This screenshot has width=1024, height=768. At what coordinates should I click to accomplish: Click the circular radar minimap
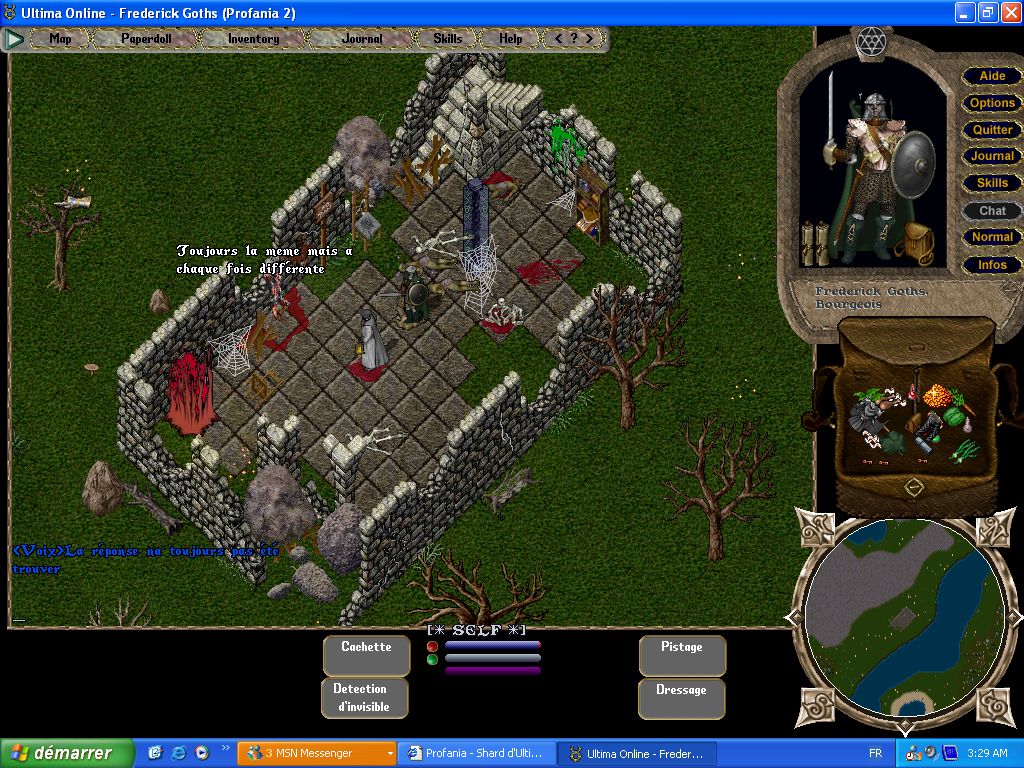[904, 616]
